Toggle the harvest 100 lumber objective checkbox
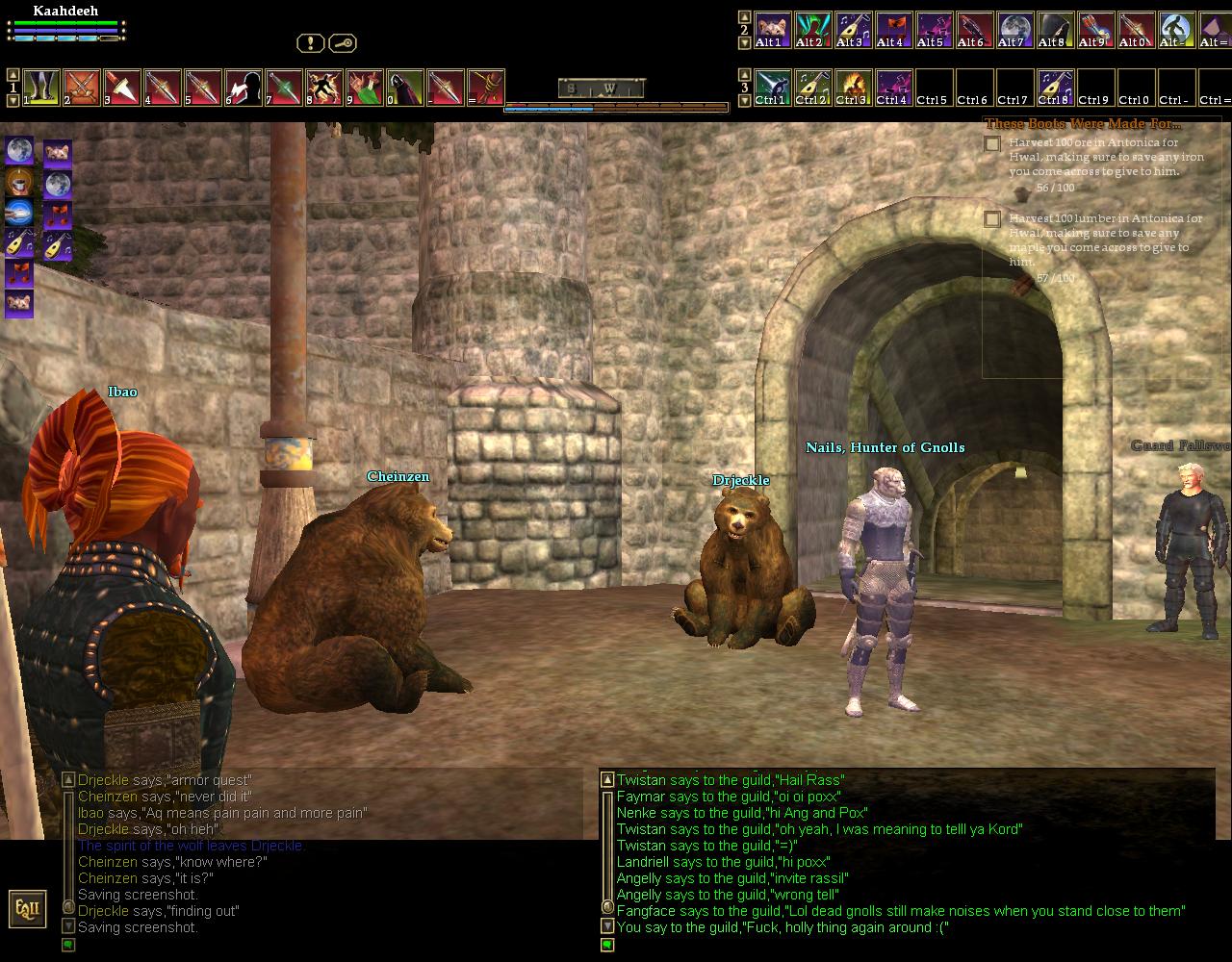The image size is (1232, 962). tap(992, 219)
